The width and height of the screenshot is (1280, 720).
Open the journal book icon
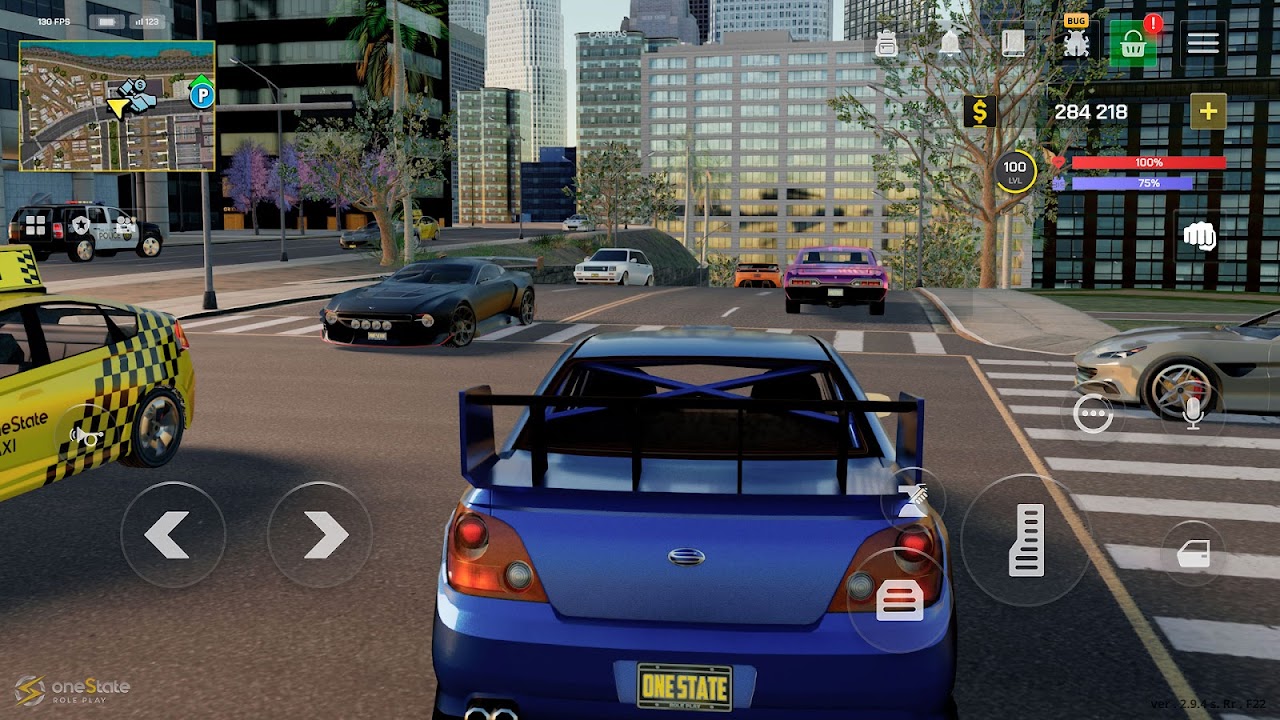1013,43
